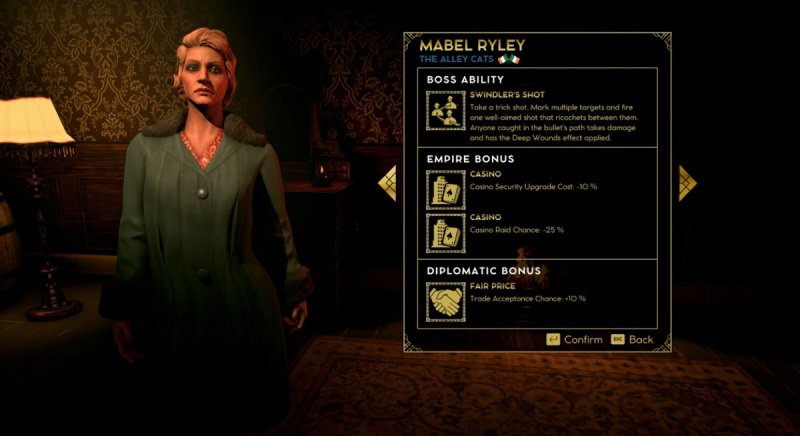Show the next boss with right arrow
Viewport: 800px width, 436px height.
686,183
